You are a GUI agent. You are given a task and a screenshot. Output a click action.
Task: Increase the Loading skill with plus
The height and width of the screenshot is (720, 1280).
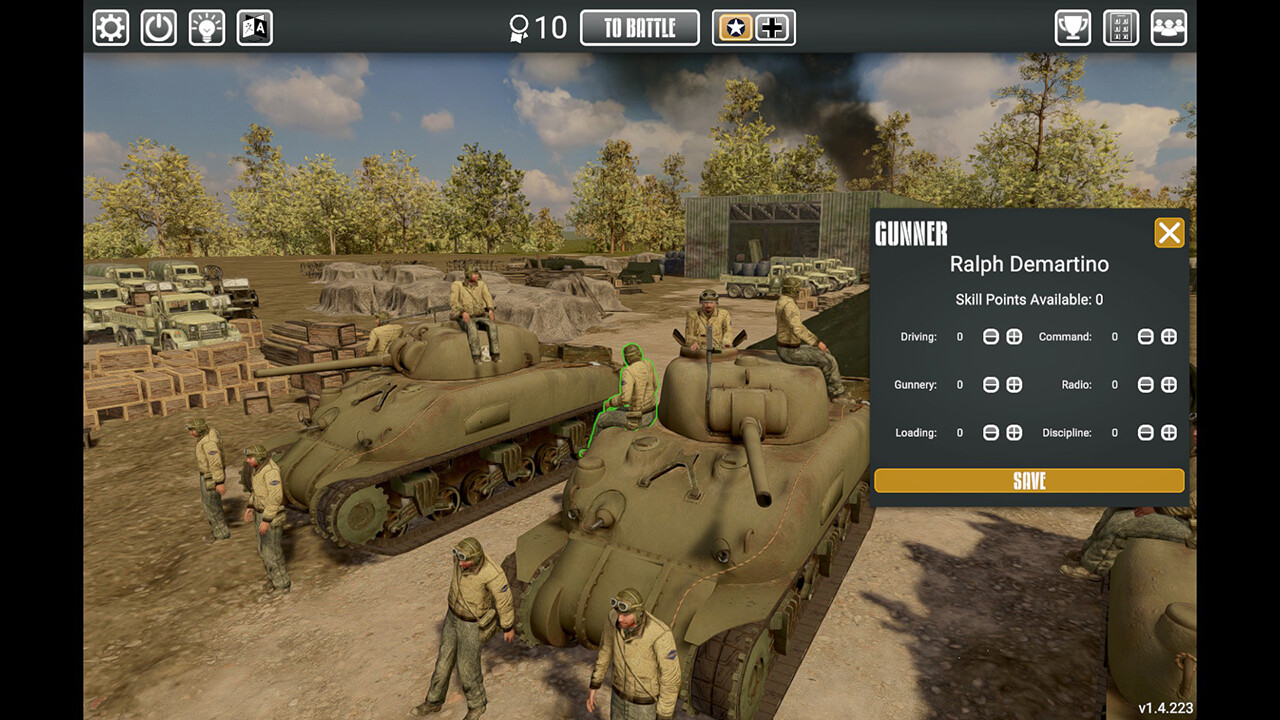(1014, 433)
